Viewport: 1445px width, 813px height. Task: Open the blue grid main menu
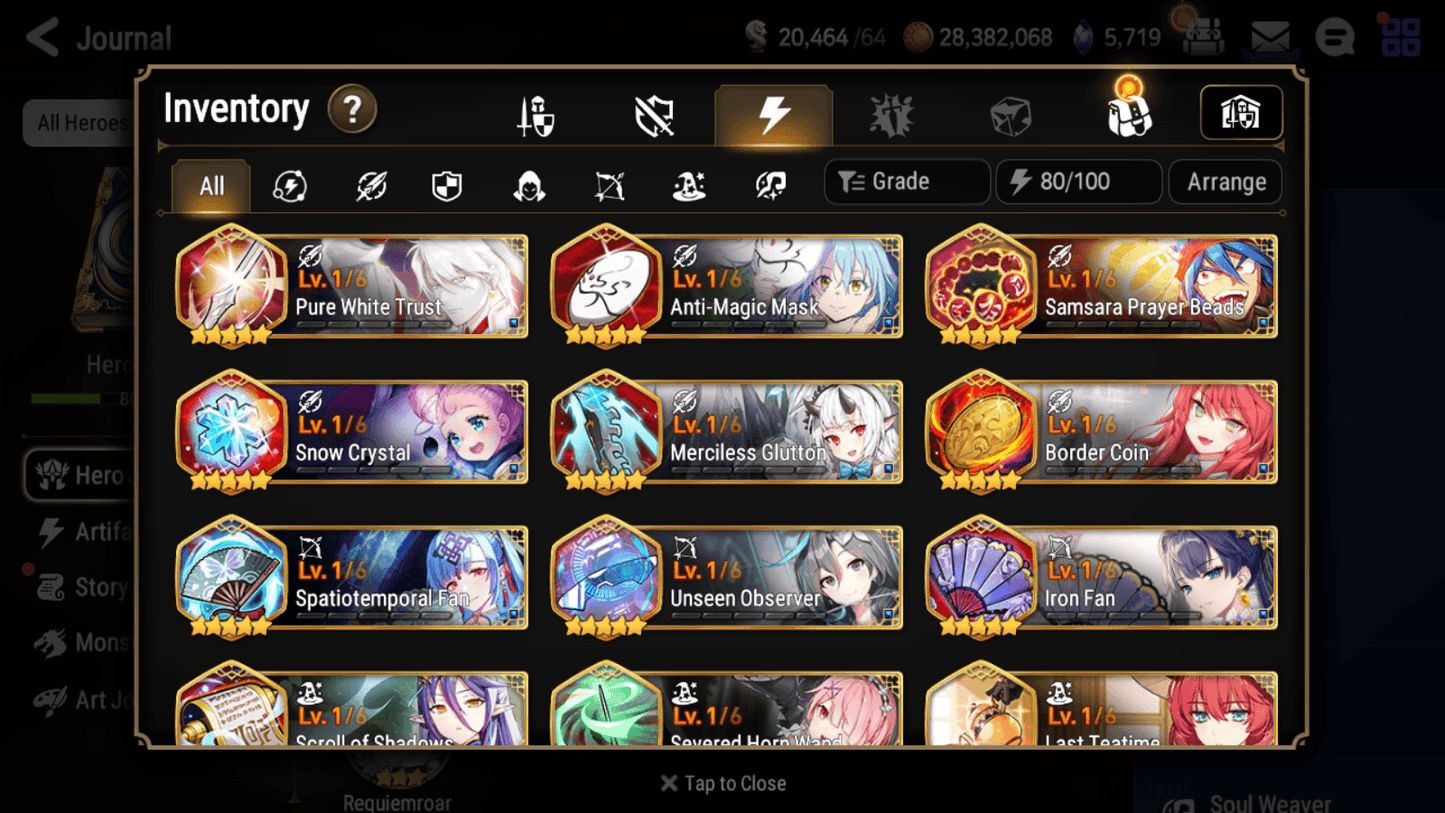point(1398,37)
